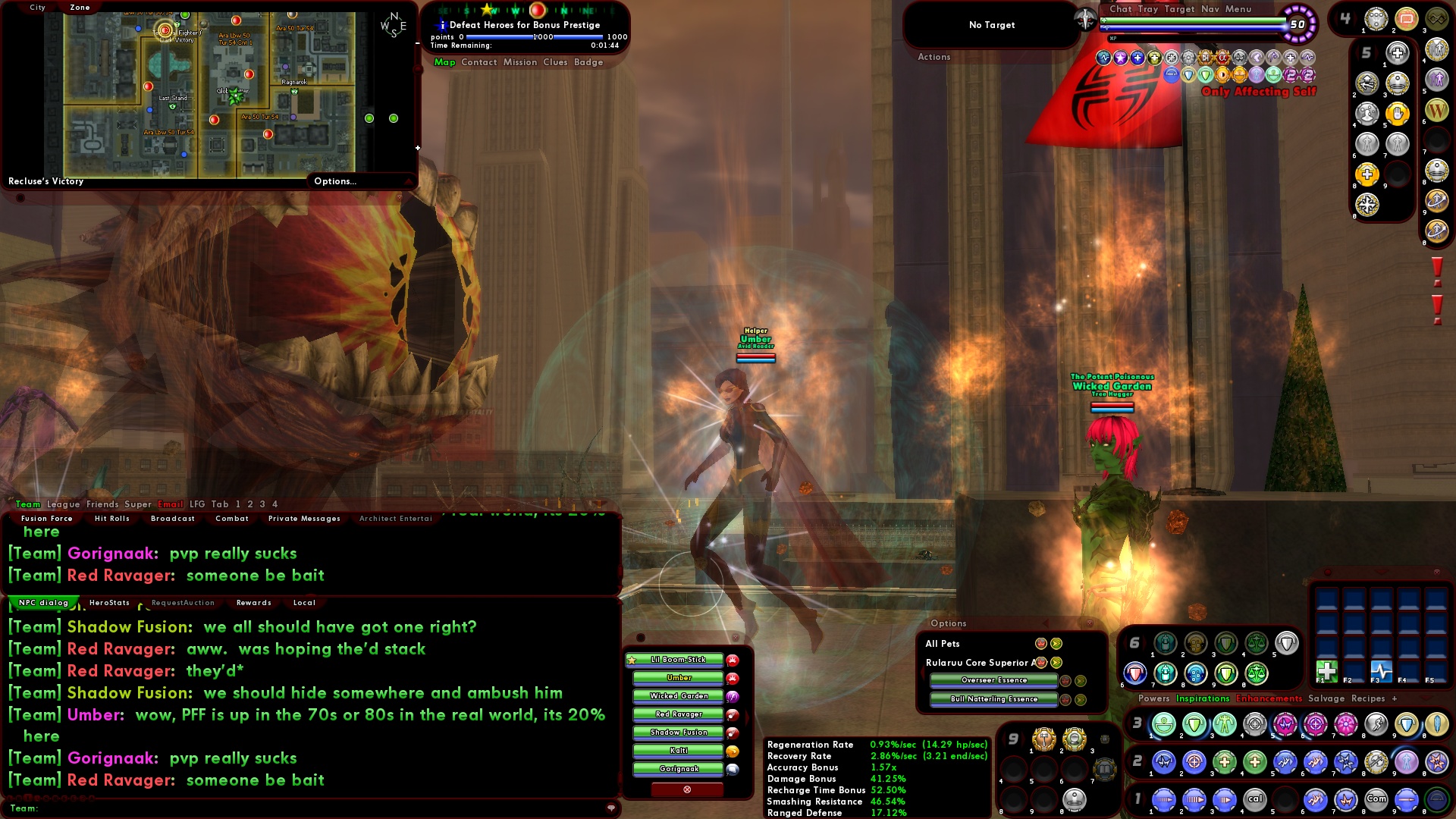Click the gold hammer power in tray 9
The height and width of the screenshot is (819, 1456).
pos(1044,740)
